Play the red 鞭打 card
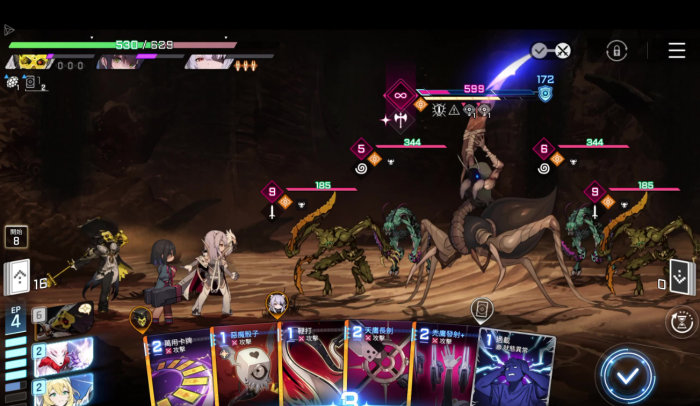700x406 pixels. 310,368
